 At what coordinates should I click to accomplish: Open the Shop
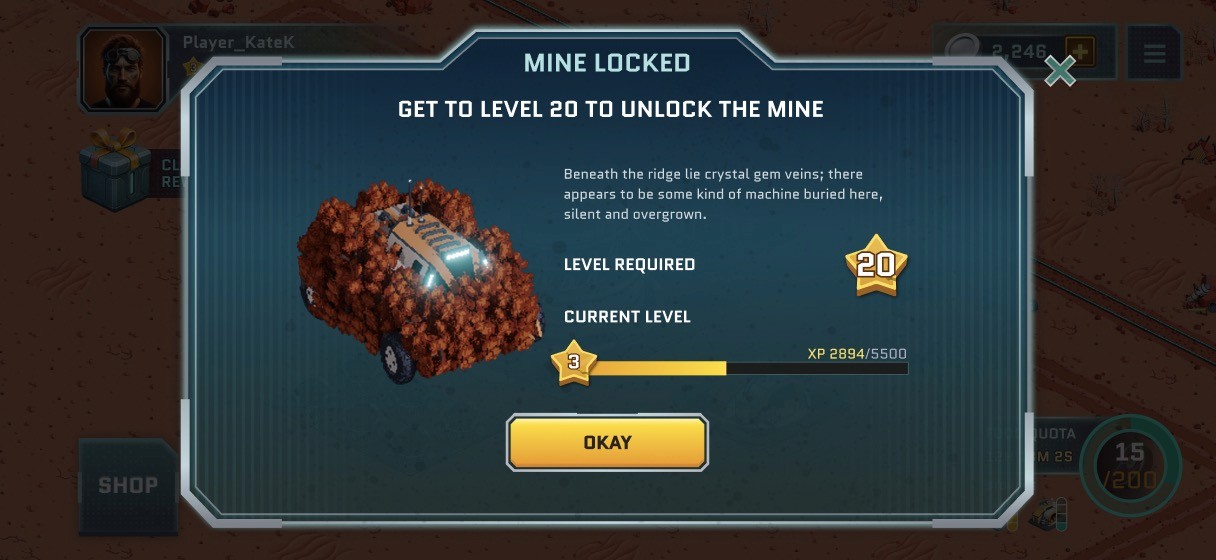click(x=128, y=486)
